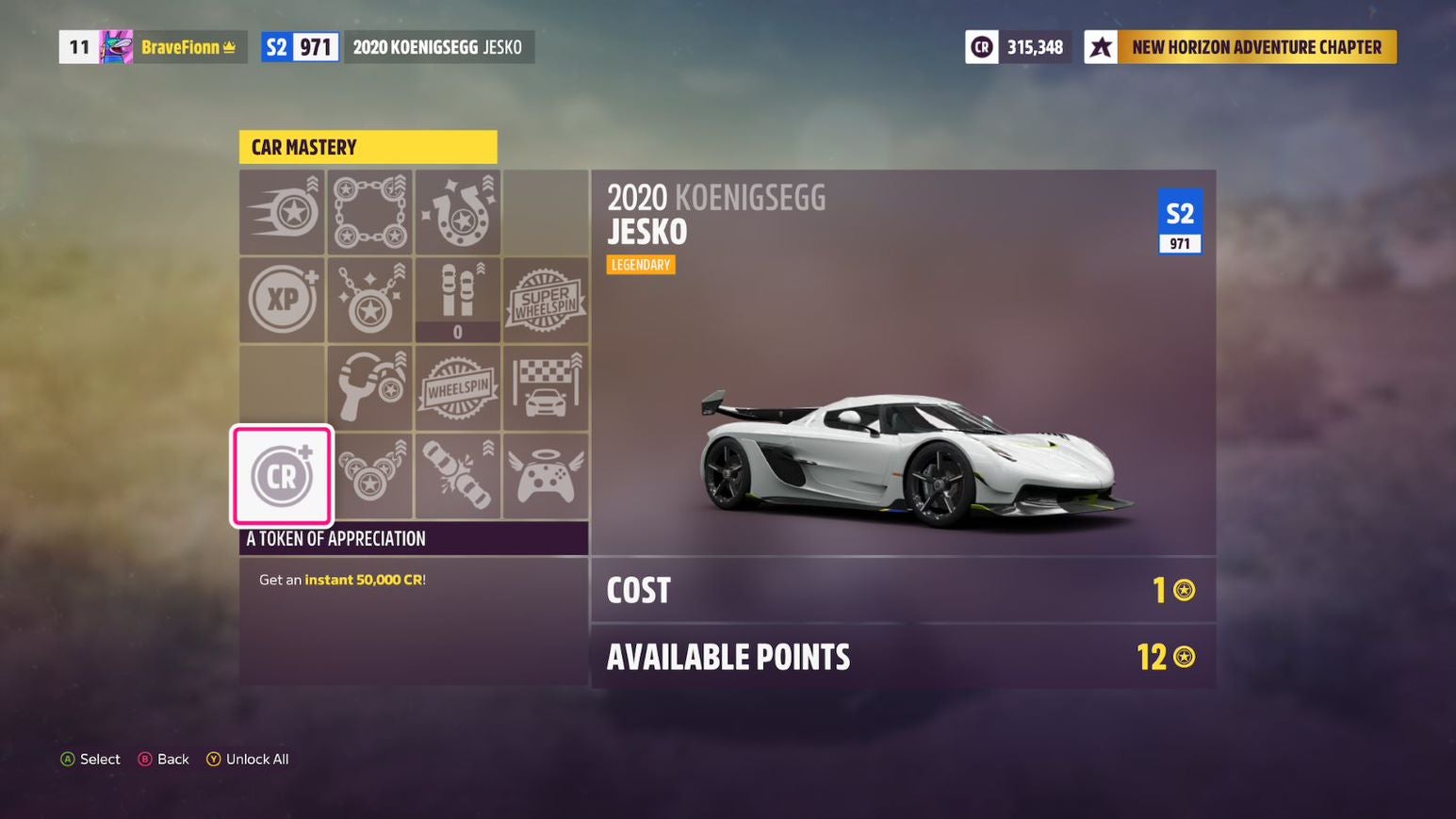Image resolution: width=1456 pixels, height=819 pixels.
Task: Go Back using the footer option
Action: (164, 760)
